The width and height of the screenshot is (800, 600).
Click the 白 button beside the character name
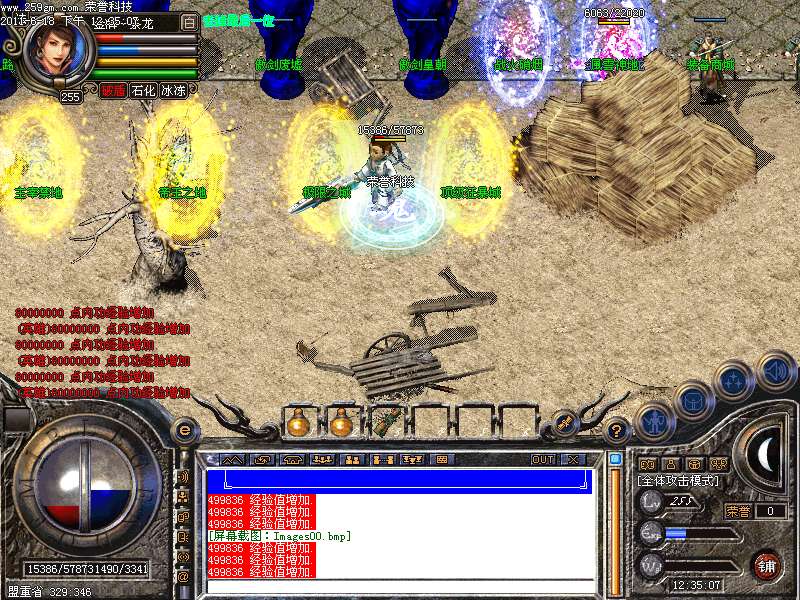pos(189,22)
